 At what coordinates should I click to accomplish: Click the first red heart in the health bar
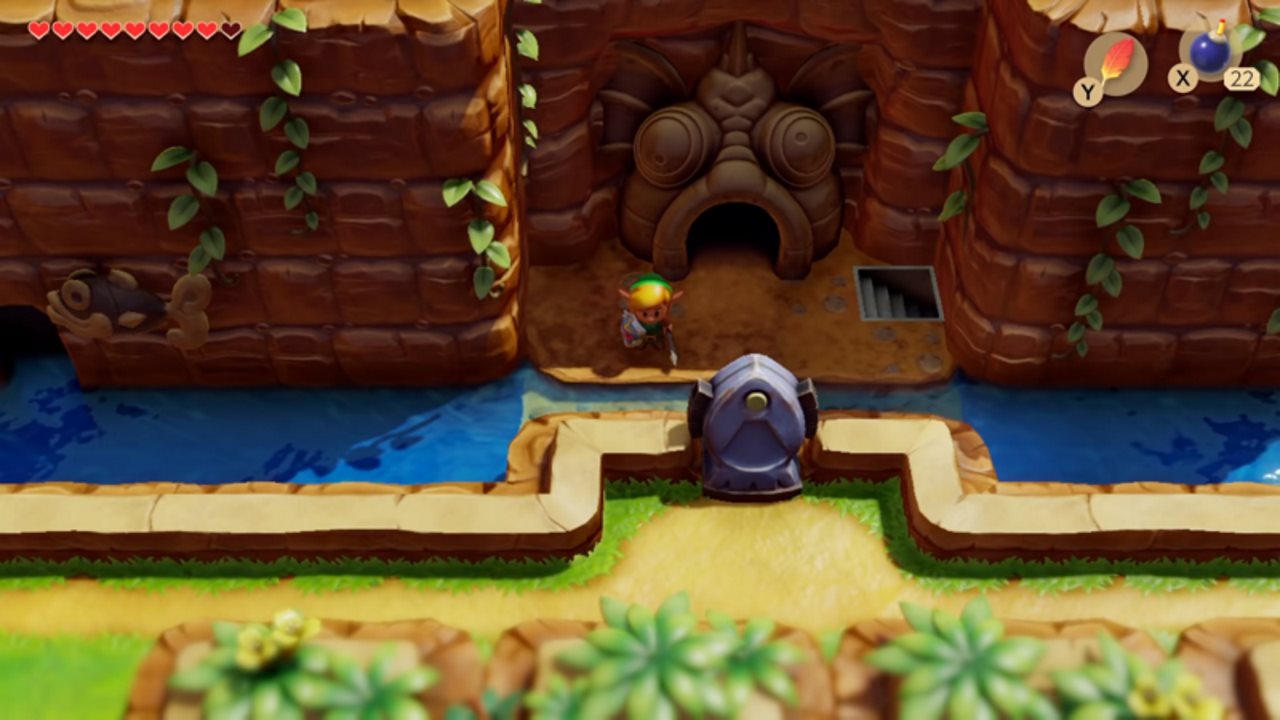pos(40,30)
